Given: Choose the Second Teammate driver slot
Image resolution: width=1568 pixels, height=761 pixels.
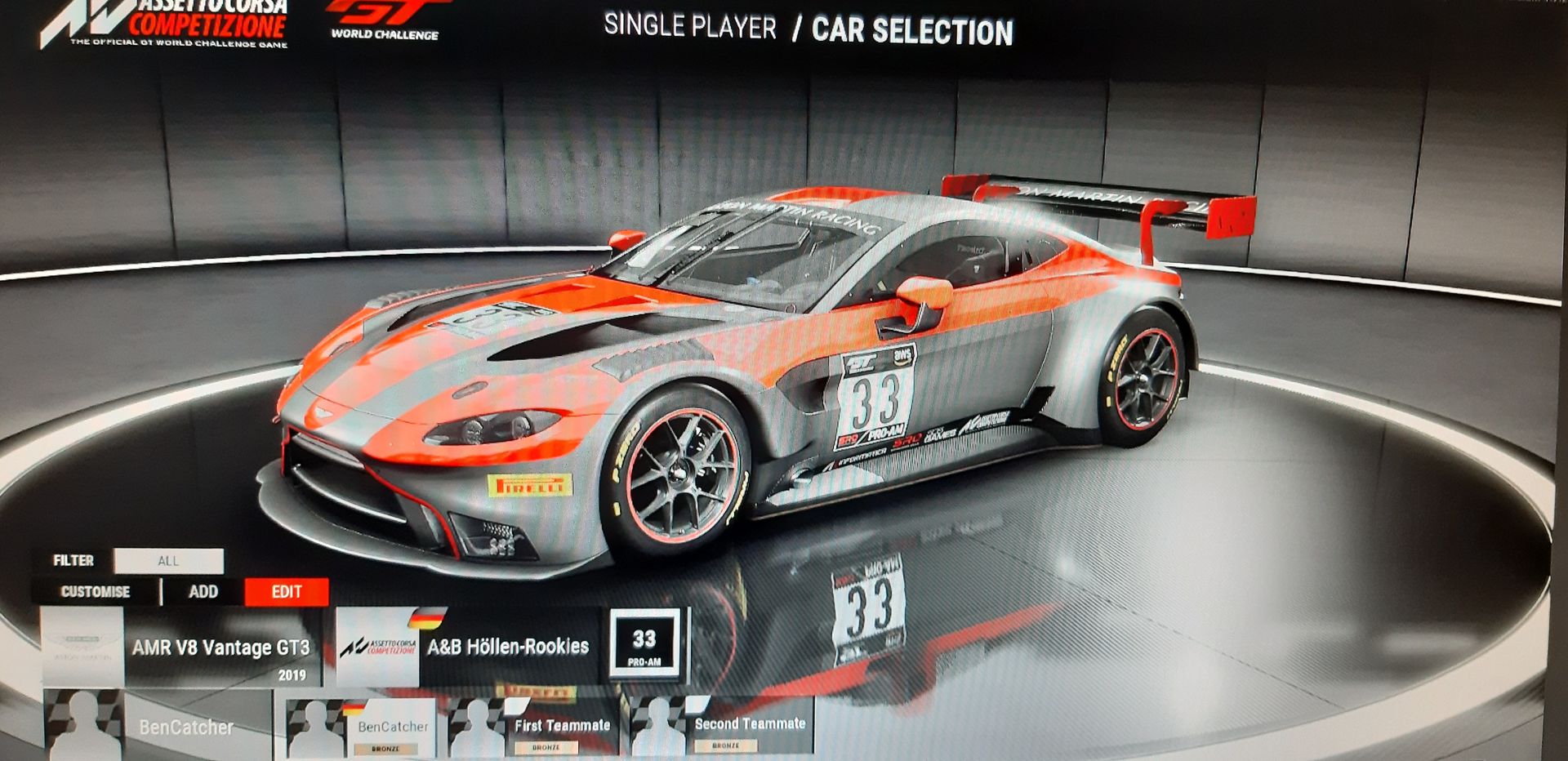Looking at the screenshot, I should point(722,725).
